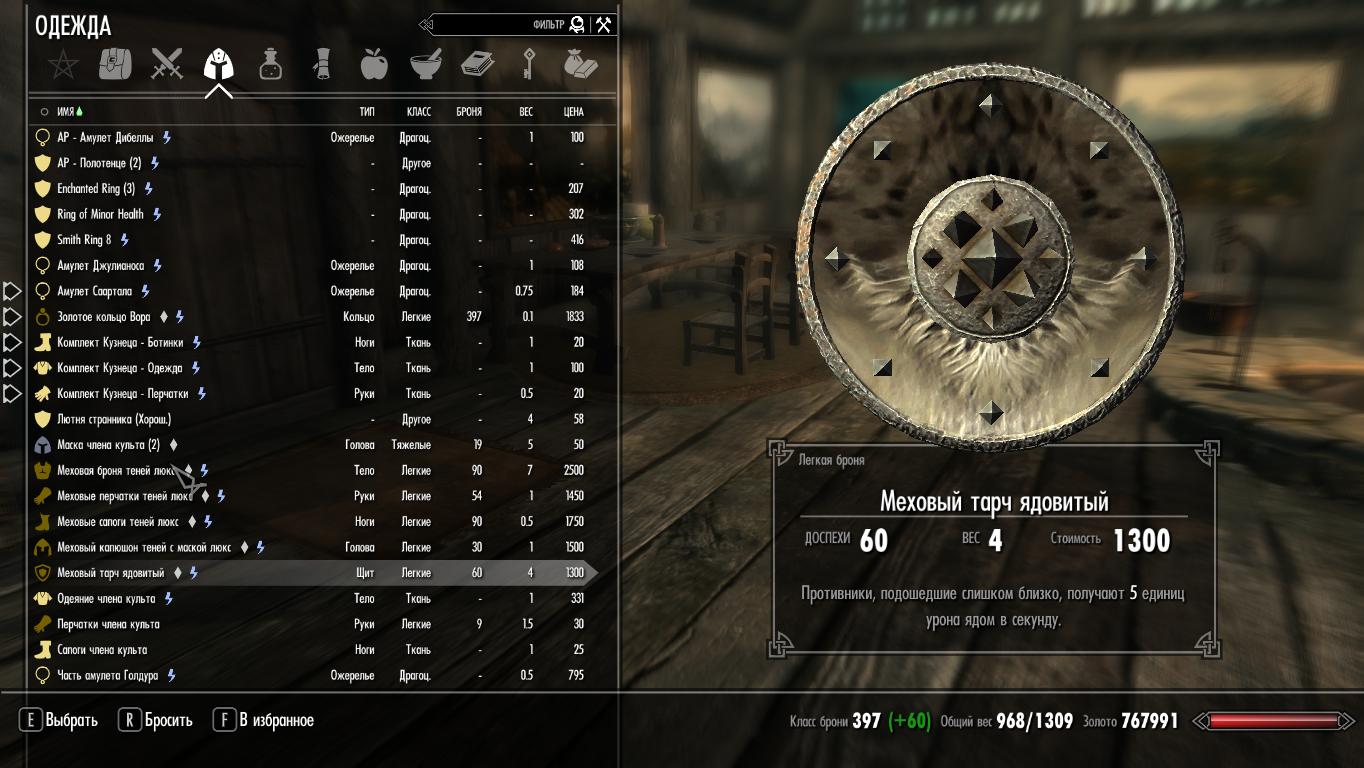Screen dimensions: 1364x768
Task: Sort the list by БРОНЯ column
Action: (469, 112)
